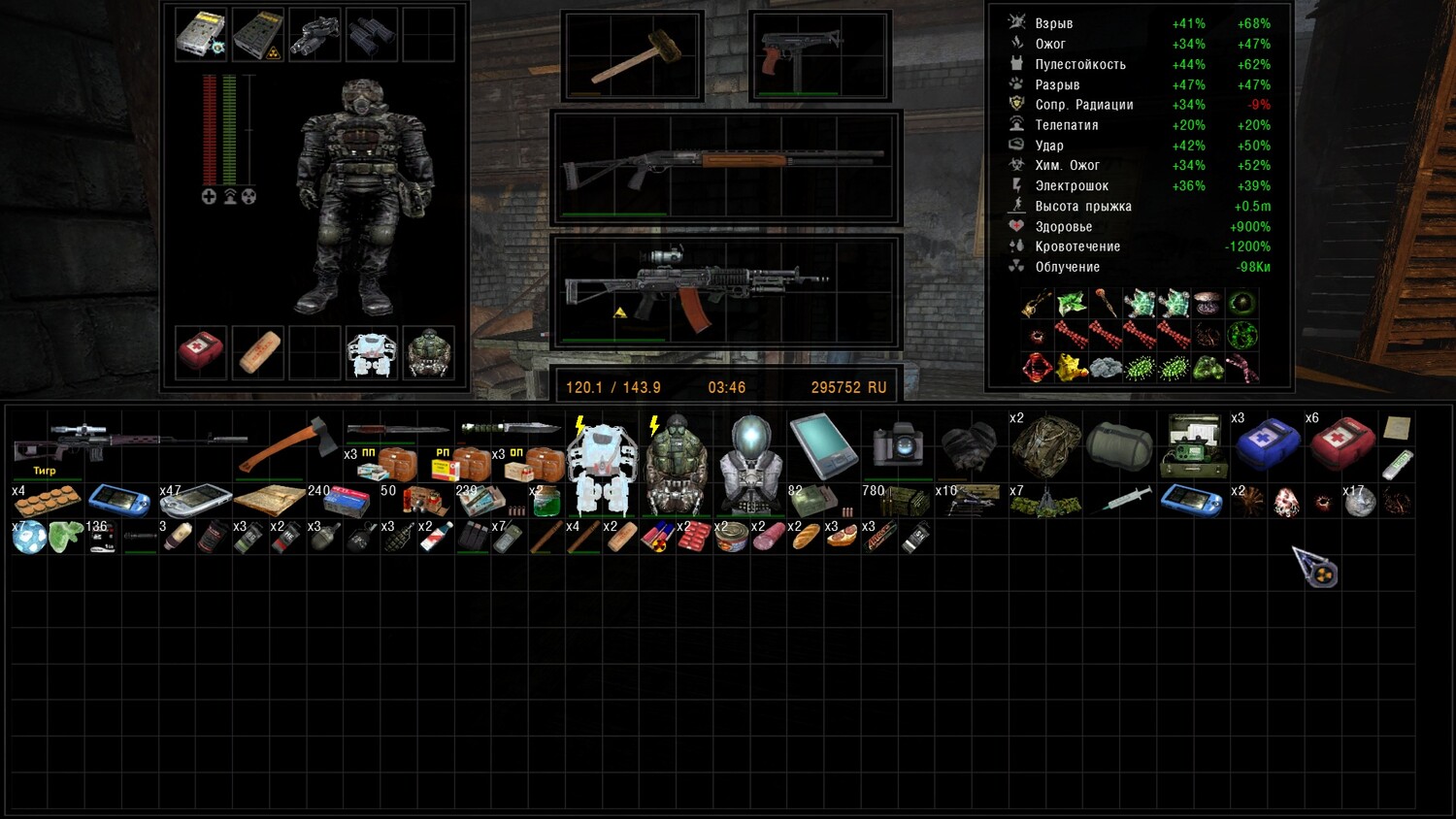Use the bandage quick slot
Viewport: 1456px width, 819px height.
(x=258, y=352)
